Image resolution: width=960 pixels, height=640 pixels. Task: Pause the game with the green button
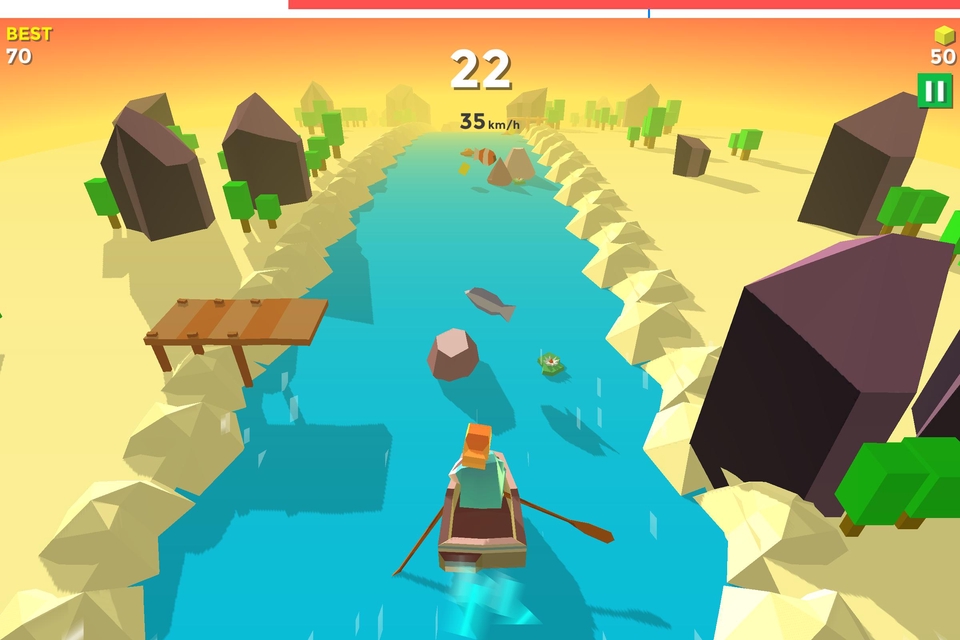(934, 91)
